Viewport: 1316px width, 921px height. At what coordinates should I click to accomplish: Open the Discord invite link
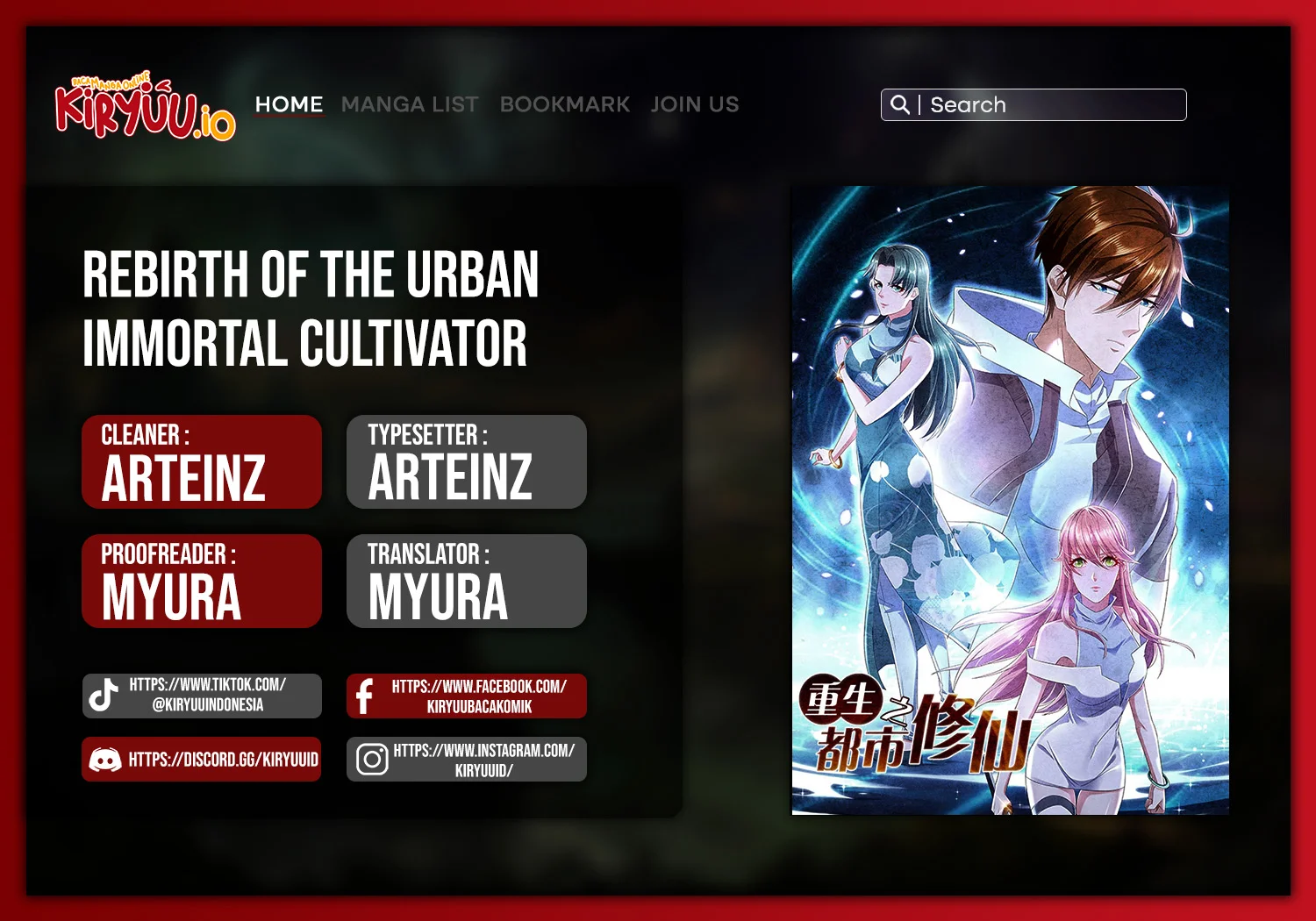tap(203, 760)
